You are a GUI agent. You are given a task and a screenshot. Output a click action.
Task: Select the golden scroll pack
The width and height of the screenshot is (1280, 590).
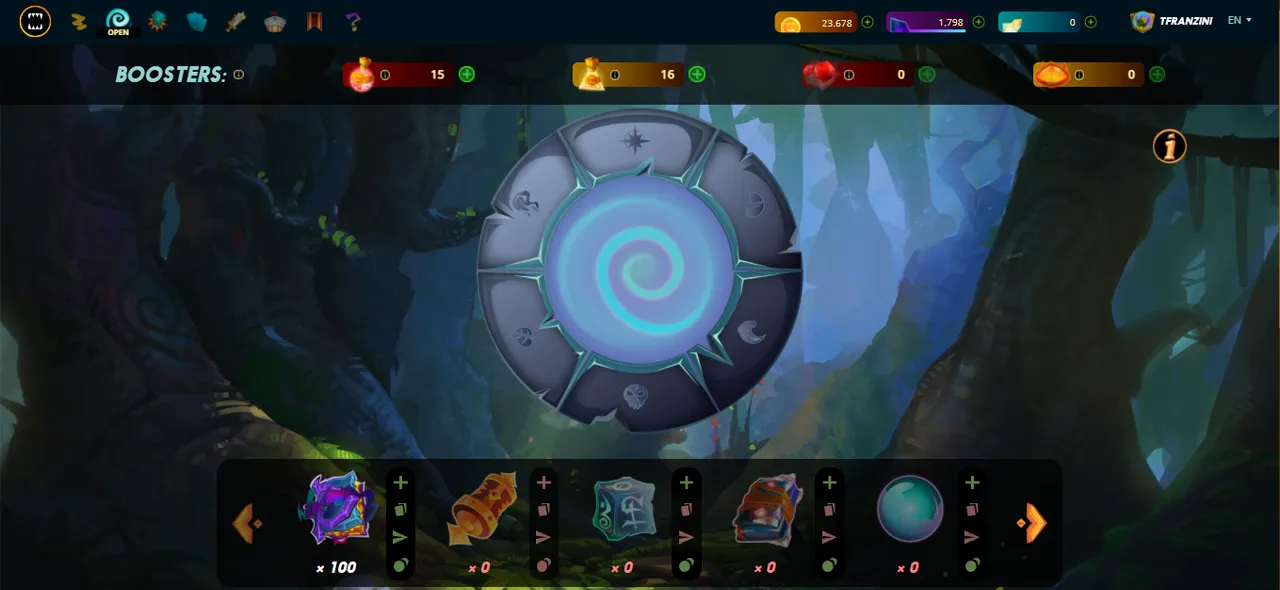pos(482,508)
